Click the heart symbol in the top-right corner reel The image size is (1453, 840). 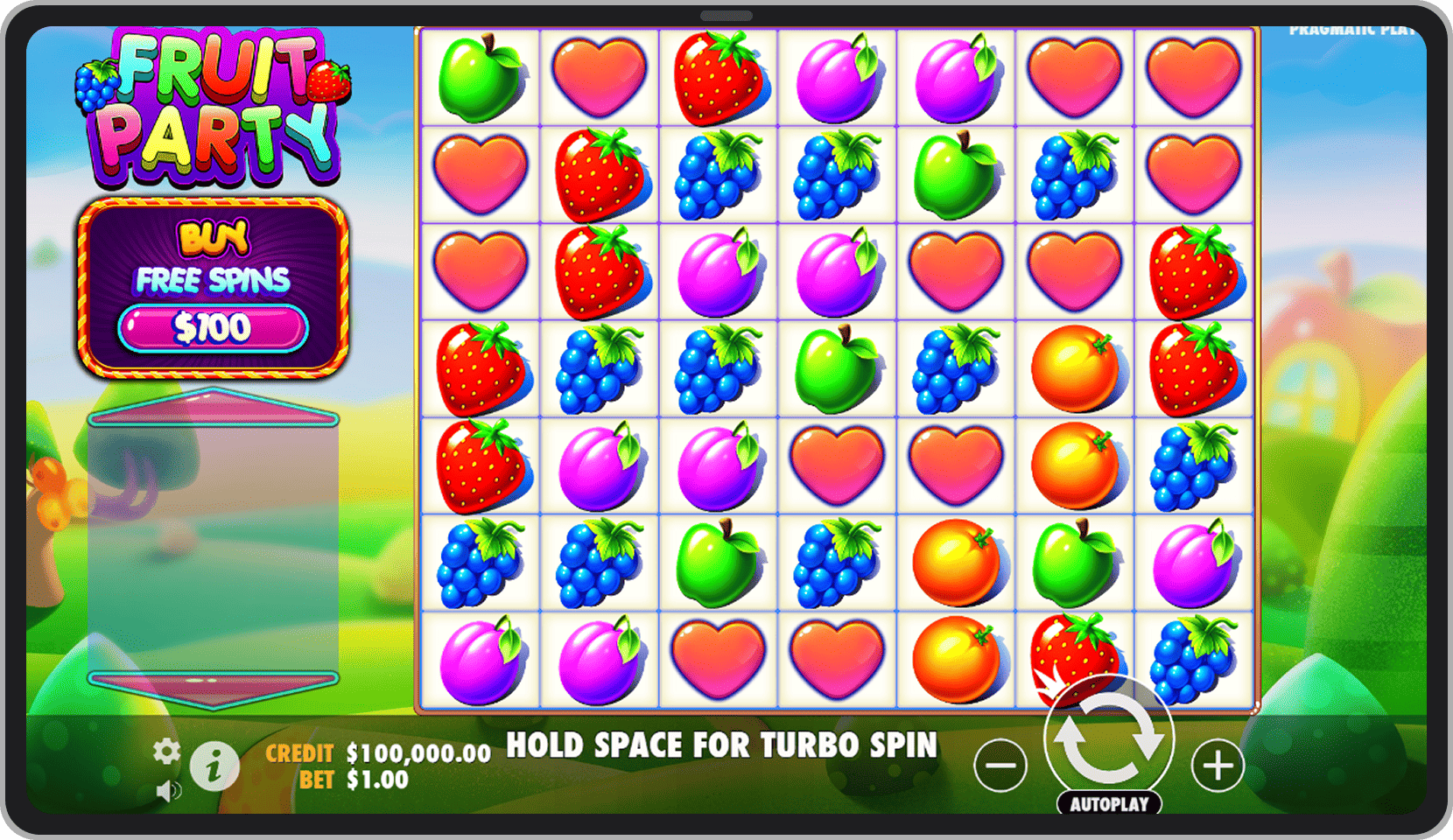point(1194,77)
